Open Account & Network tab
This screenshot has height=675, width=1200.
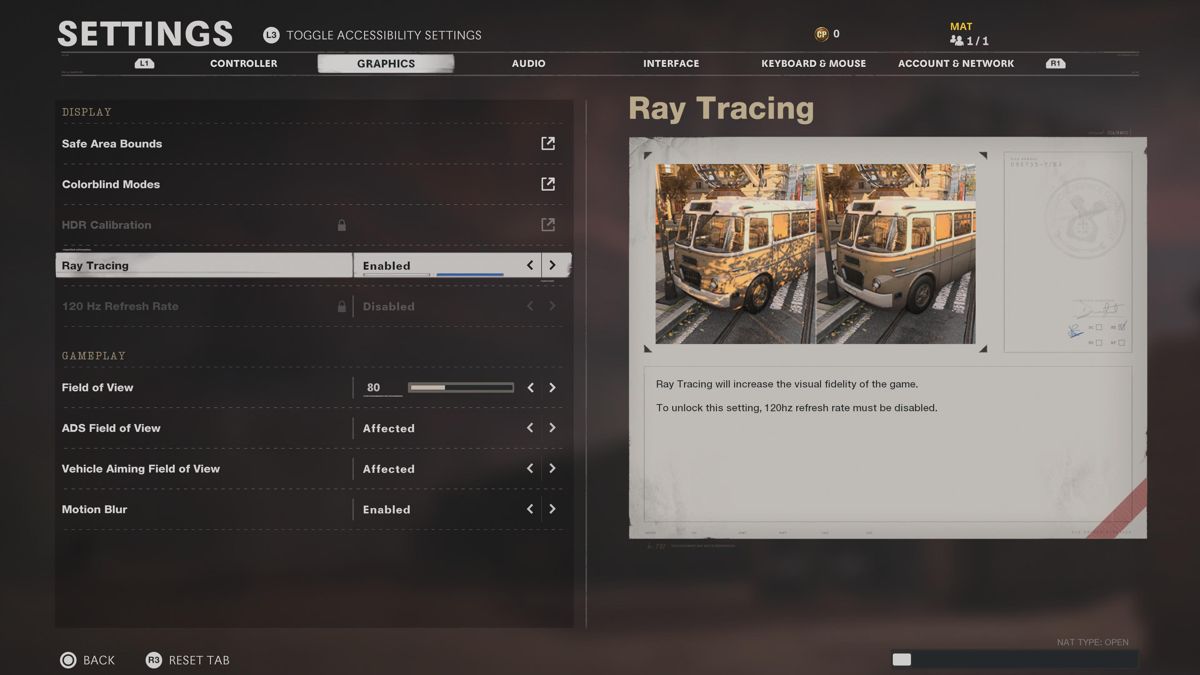(955, 63)
